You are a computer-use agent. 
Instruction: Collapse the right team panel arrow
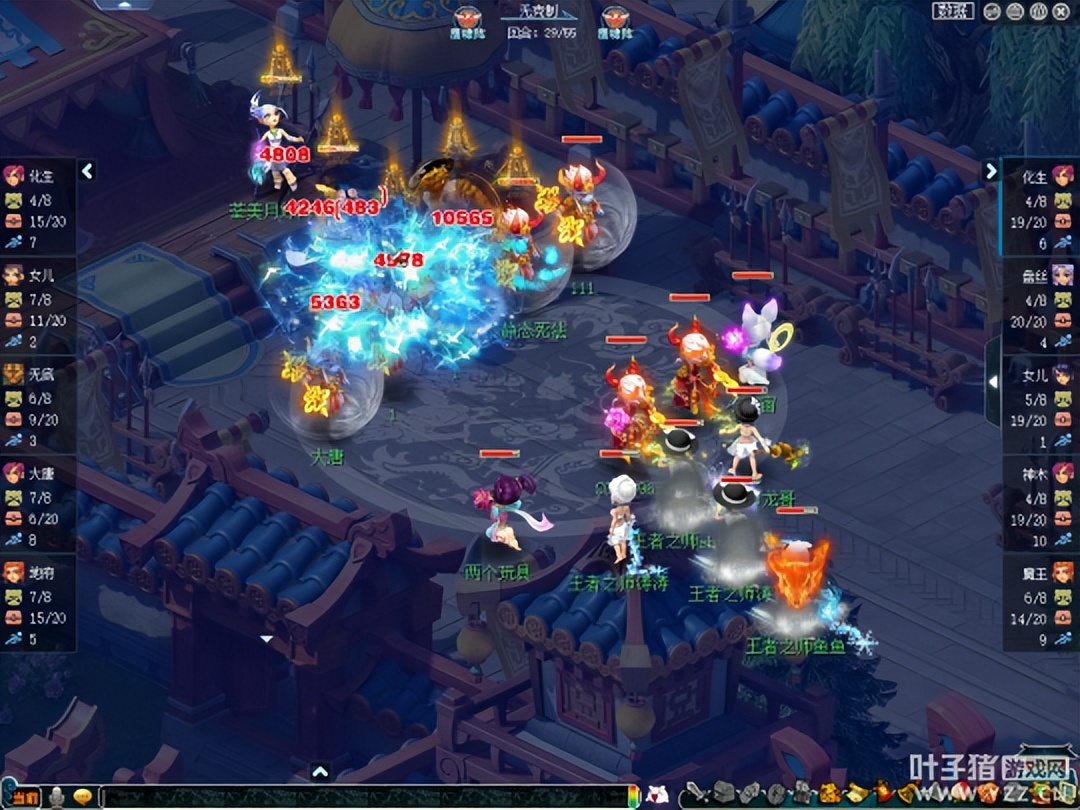pyautogui.click(x=991, y=171)
